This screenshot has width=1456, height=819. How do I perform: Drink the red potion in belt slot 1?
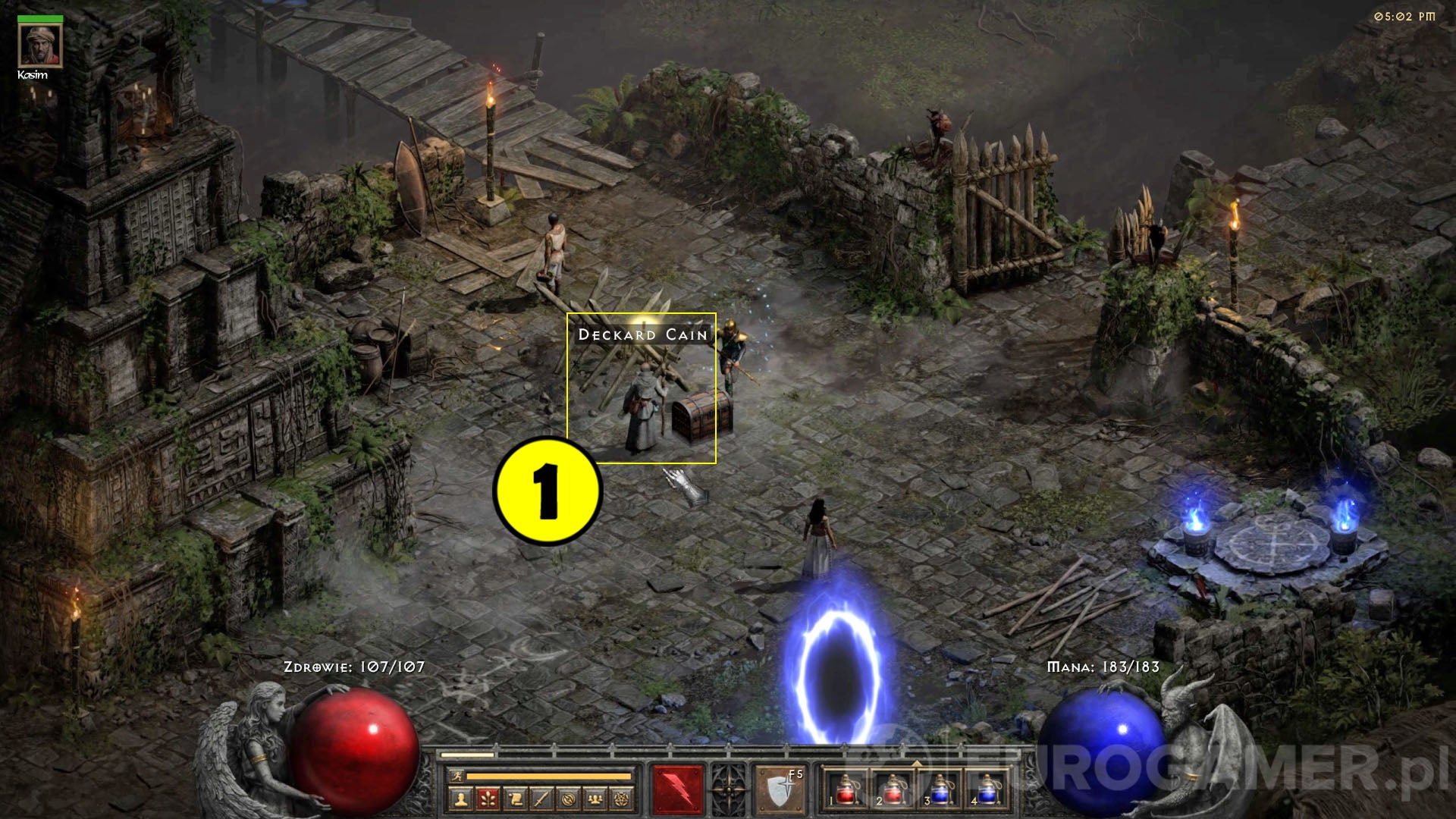[x=845, y=791]
